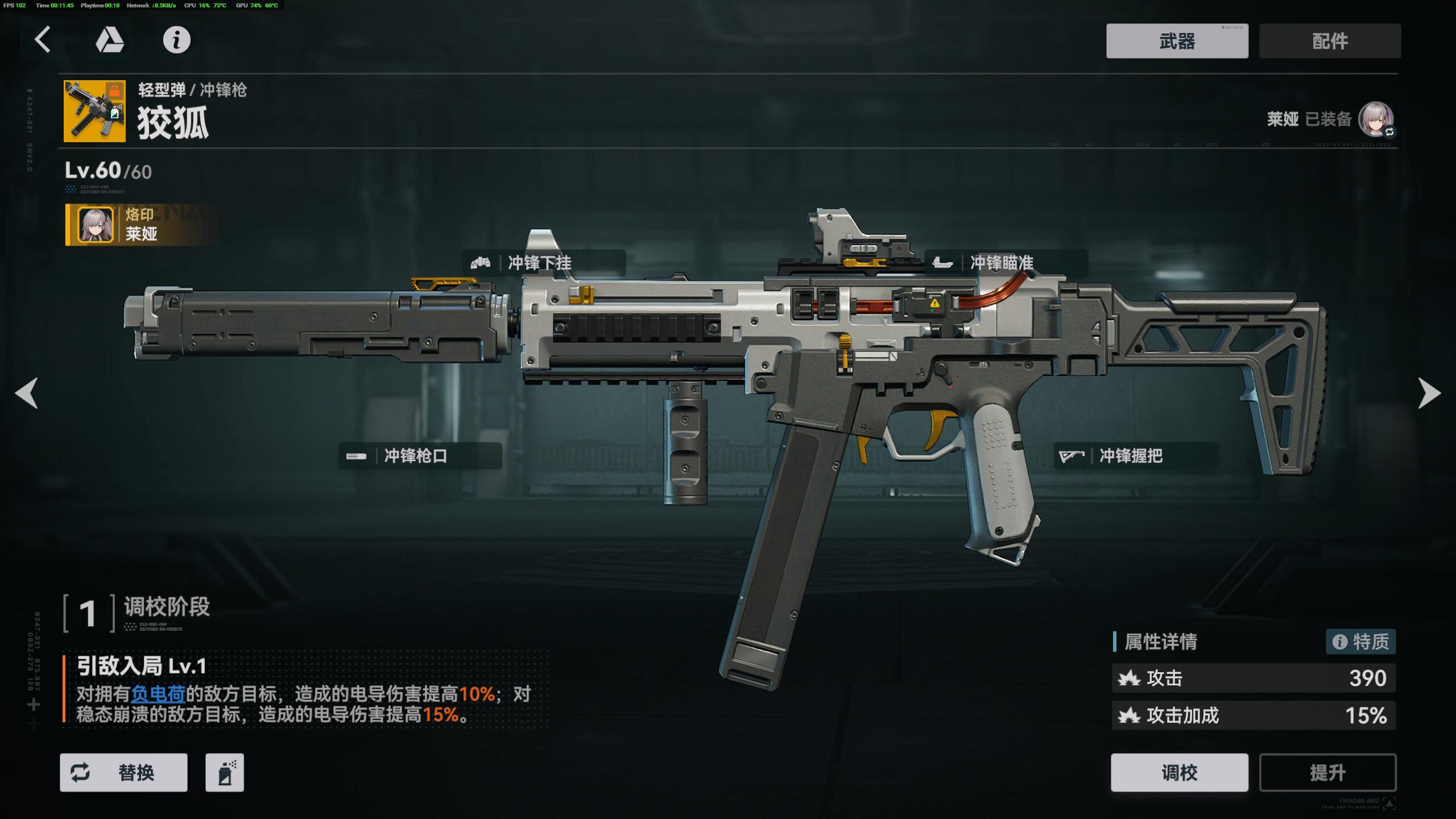View next weapon with right arrow
1456x819 pixels.
point(1429,392)
